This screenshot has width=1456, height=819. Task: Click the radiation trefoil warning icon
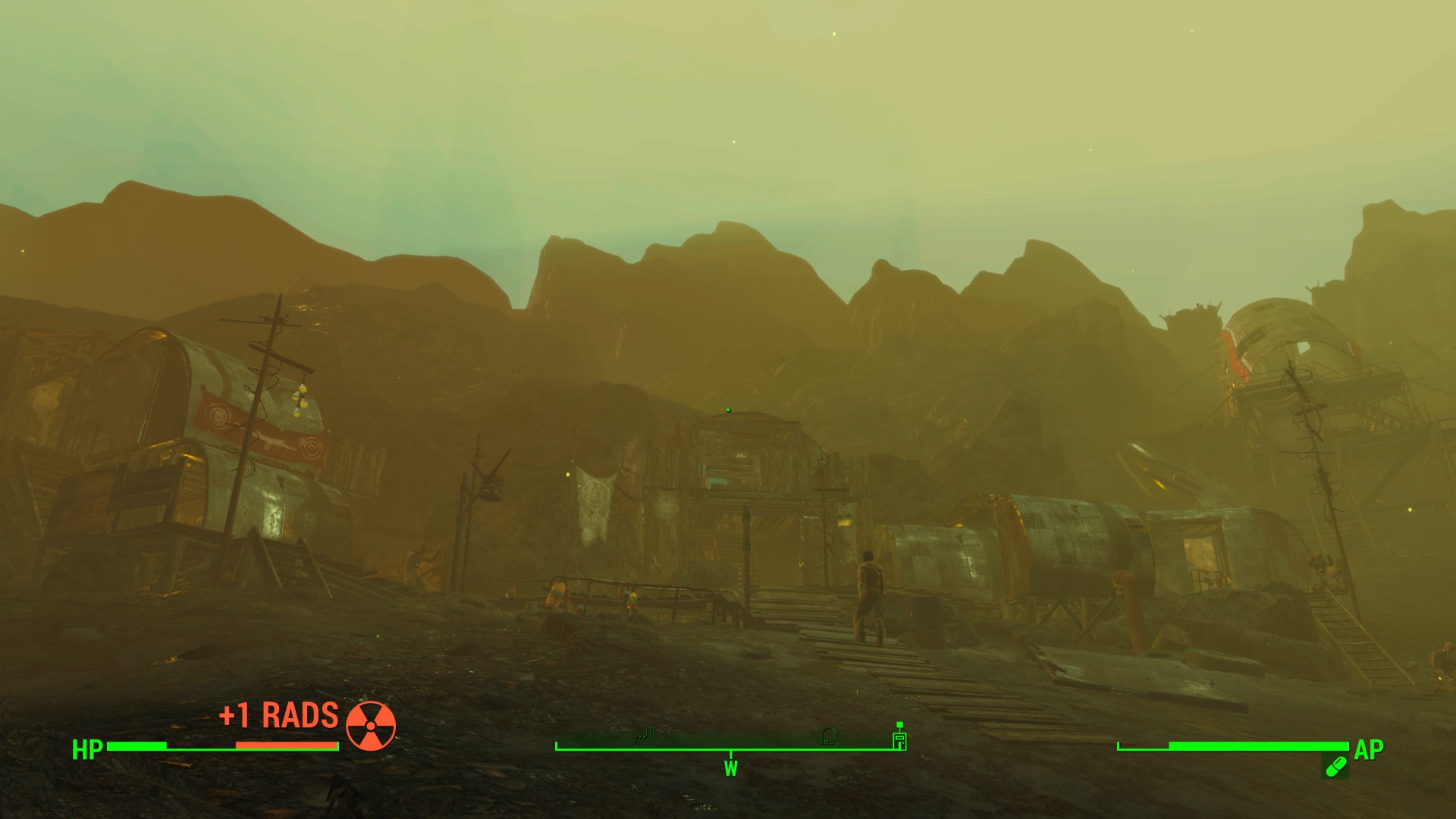click(x=371, y=726)
